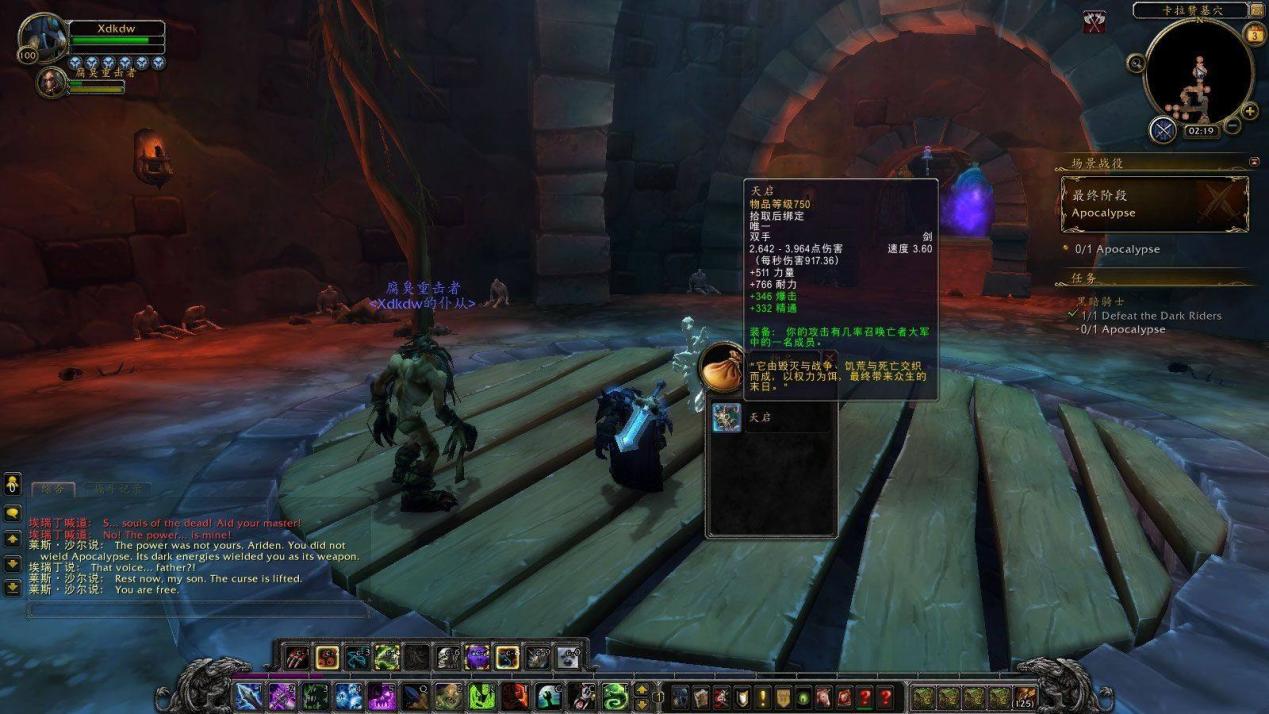The width and height of the screenshot is (1269, 714).
Task: Use the purple skull ability on pet bar
Action: click(x=477, y=657)
